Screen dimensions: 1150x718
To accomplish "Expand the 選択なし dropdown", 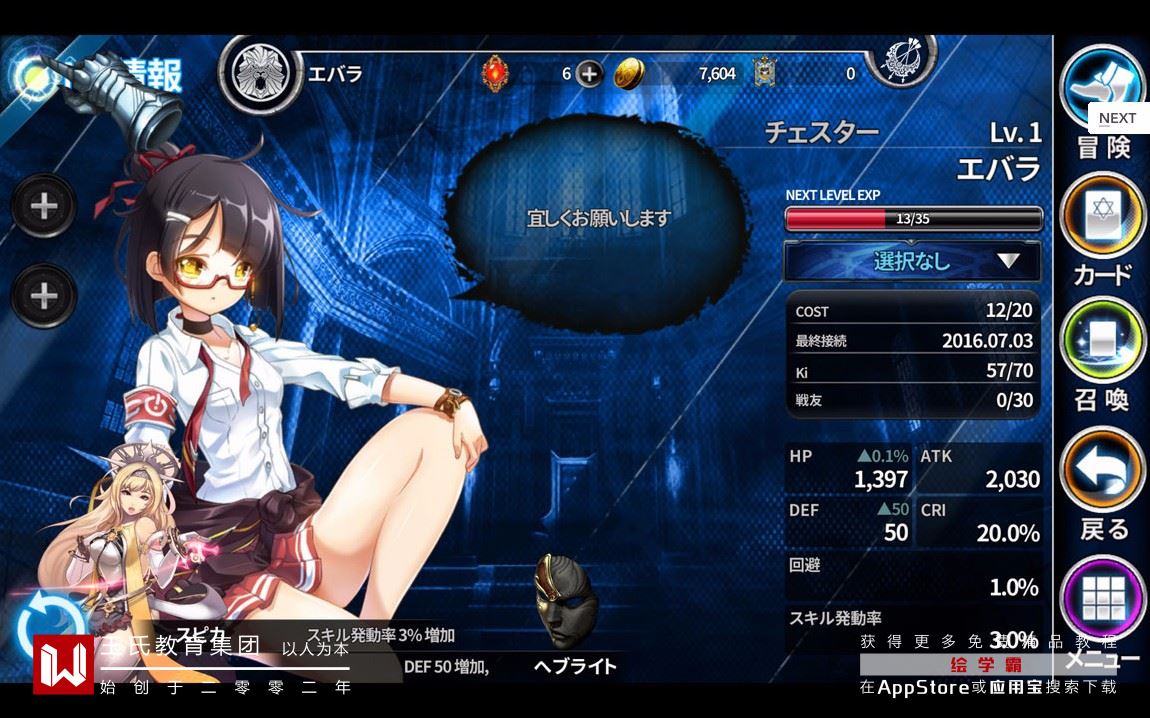I will (x=912, y=262).
